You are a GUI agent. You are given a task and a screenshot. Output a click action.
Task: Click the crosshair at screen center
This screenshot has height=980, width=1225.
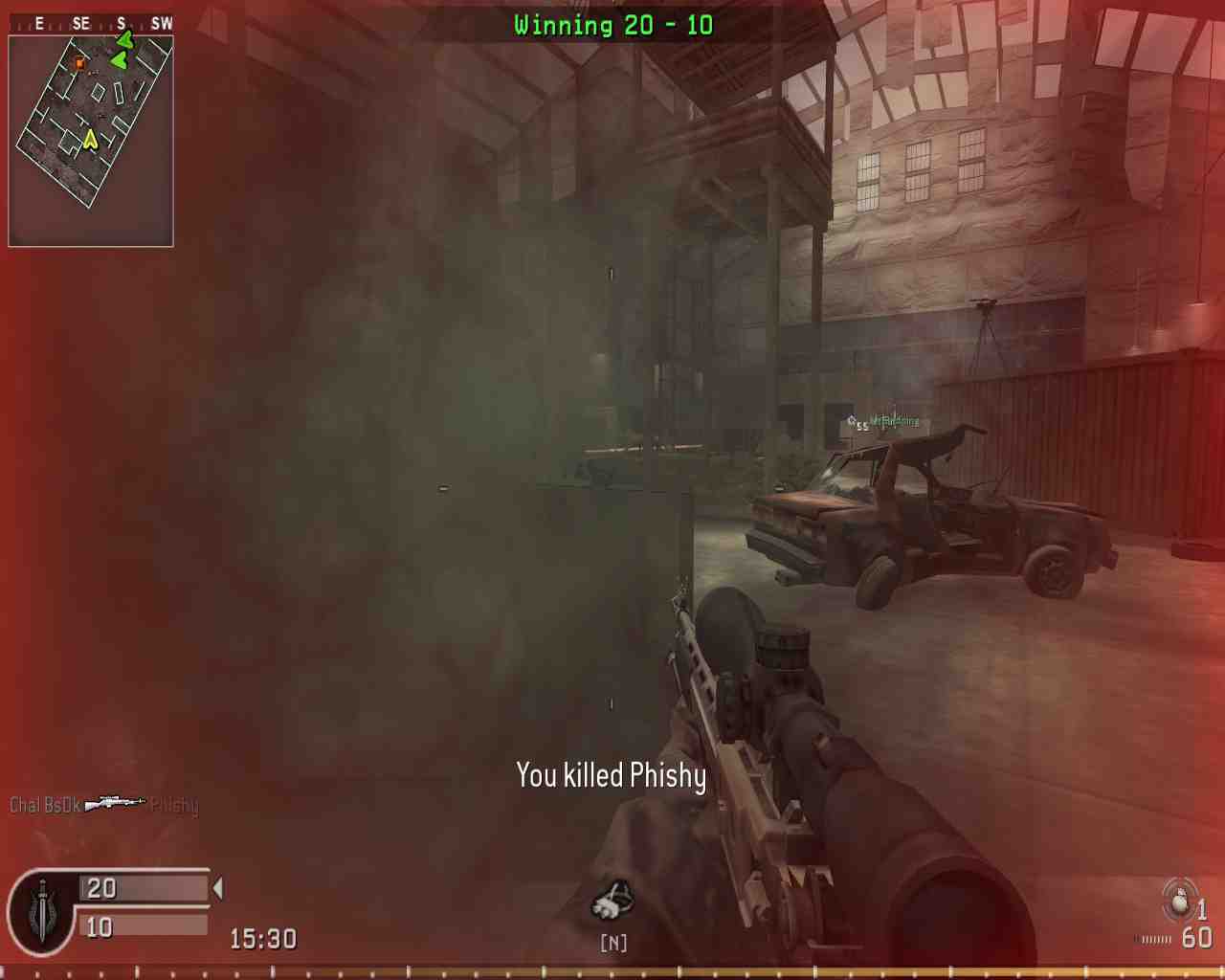[x=612, y=490]
